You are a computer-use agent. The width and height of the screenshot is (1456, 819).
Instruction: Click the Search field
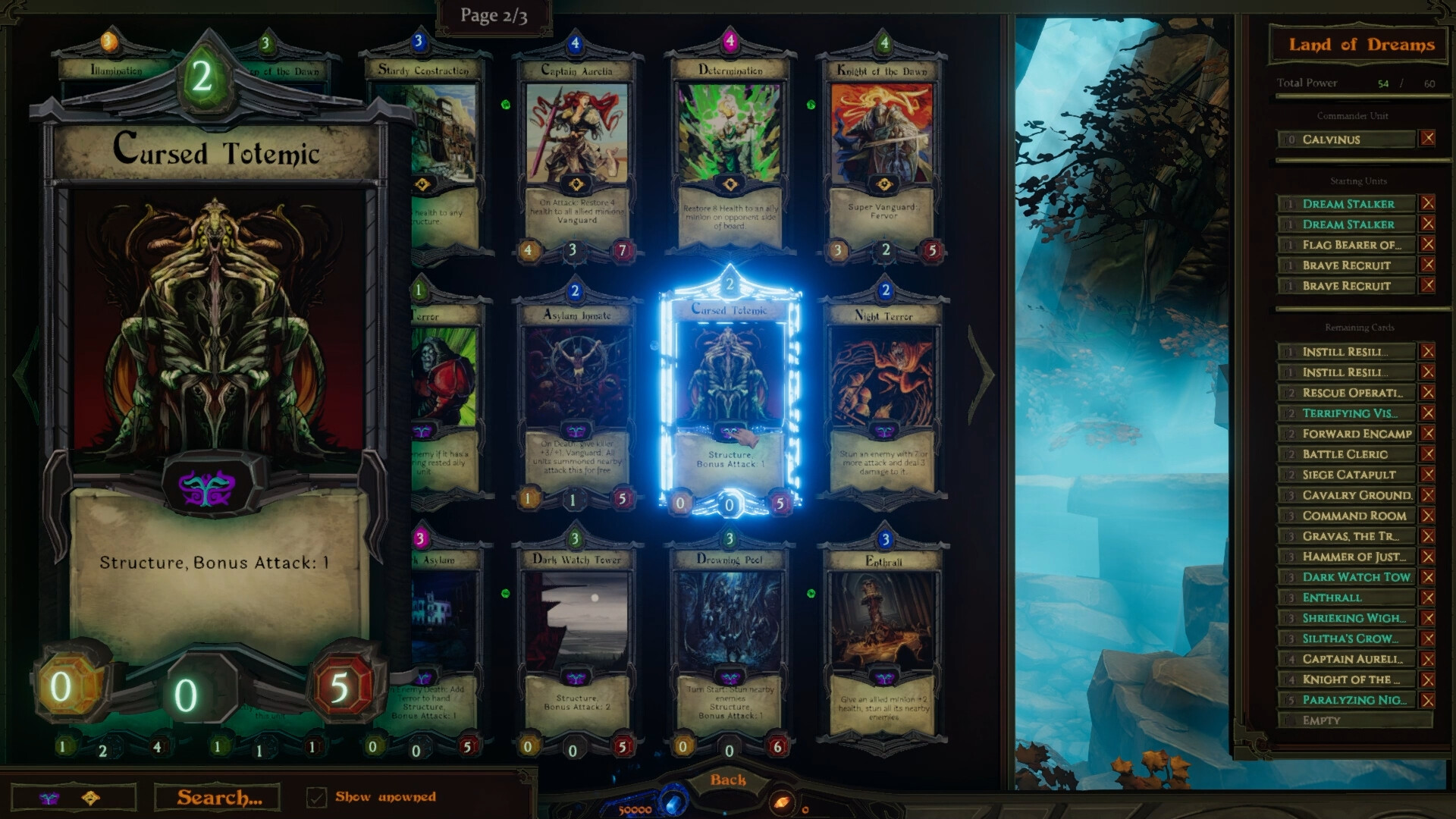[218, 797]
